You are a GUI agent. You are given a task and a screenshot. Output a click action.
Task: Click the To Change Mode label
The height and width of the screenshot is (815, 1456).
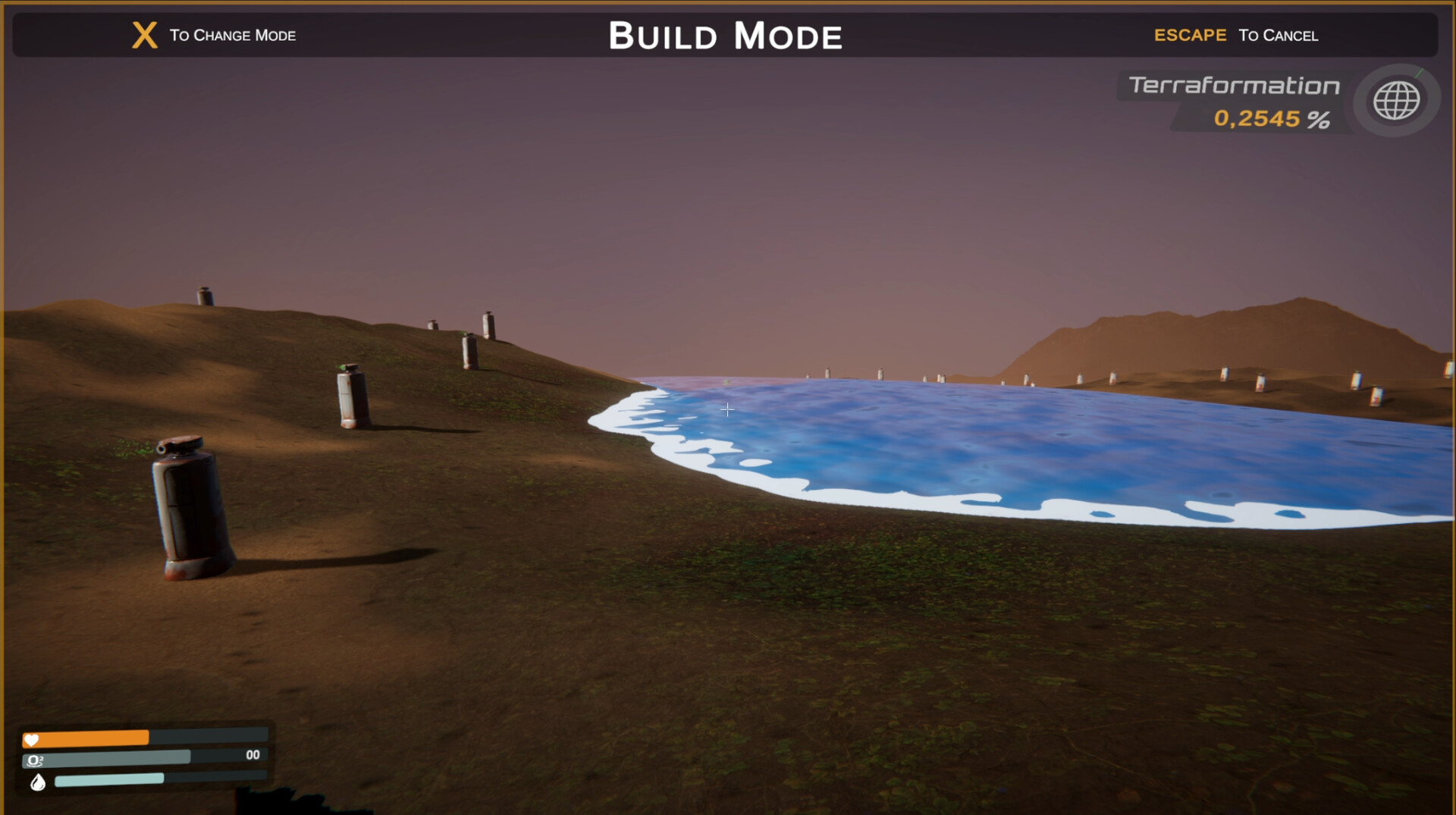(x=231, y=36)
